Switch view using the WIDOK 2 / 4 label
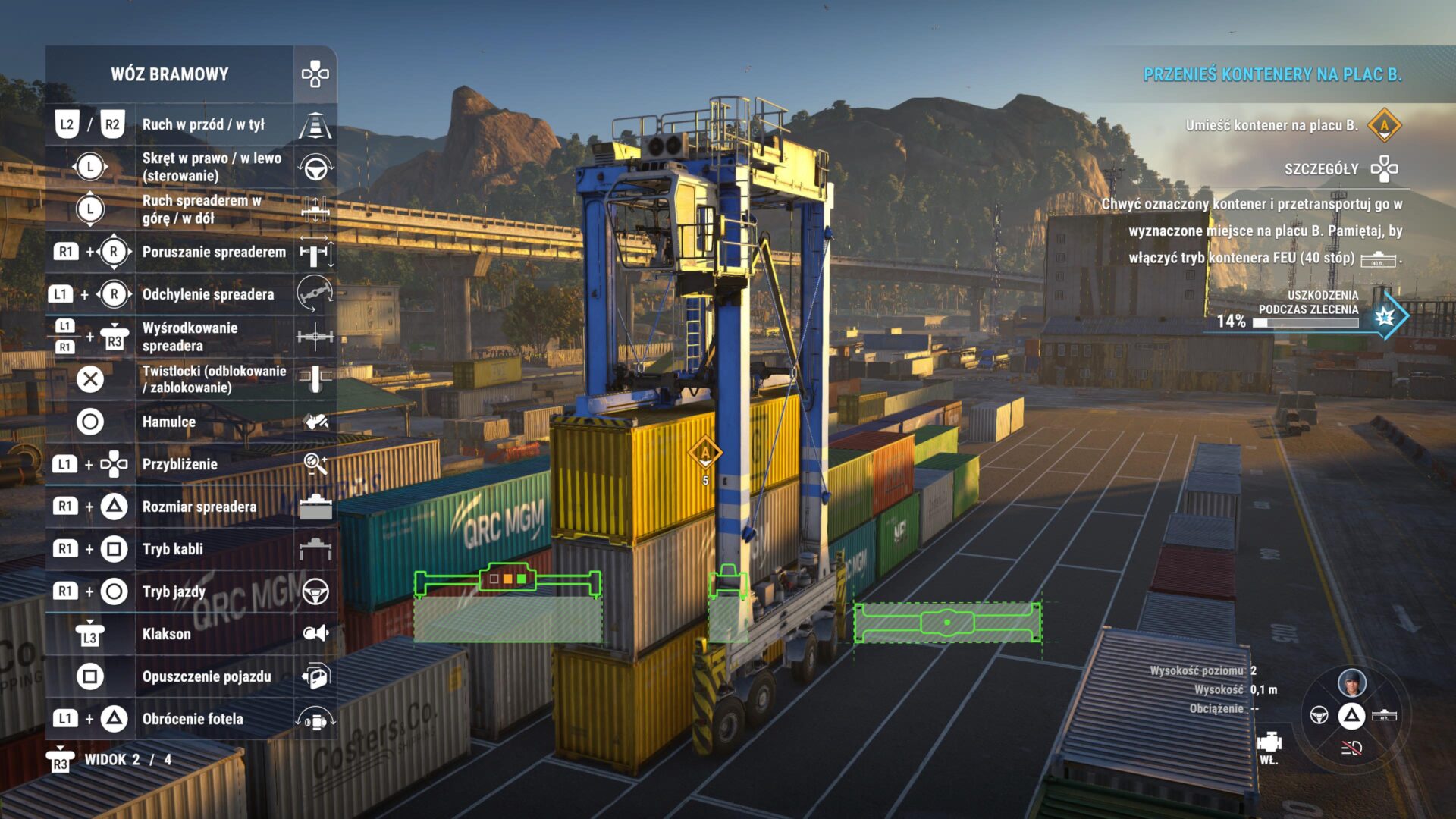 [x=127, y=760]
